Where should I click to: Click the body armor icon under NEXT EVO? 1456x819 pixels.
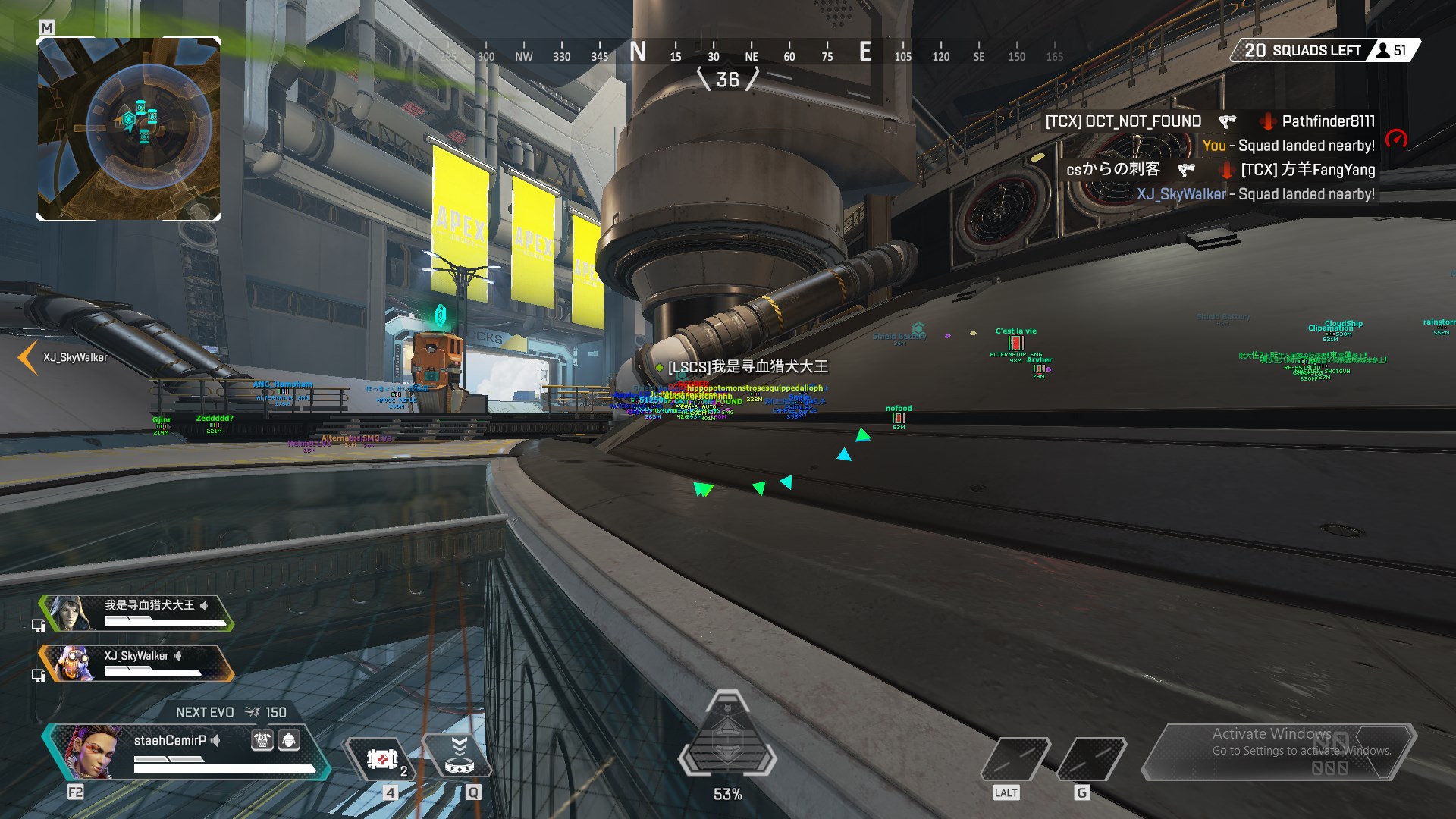point(262,740)
